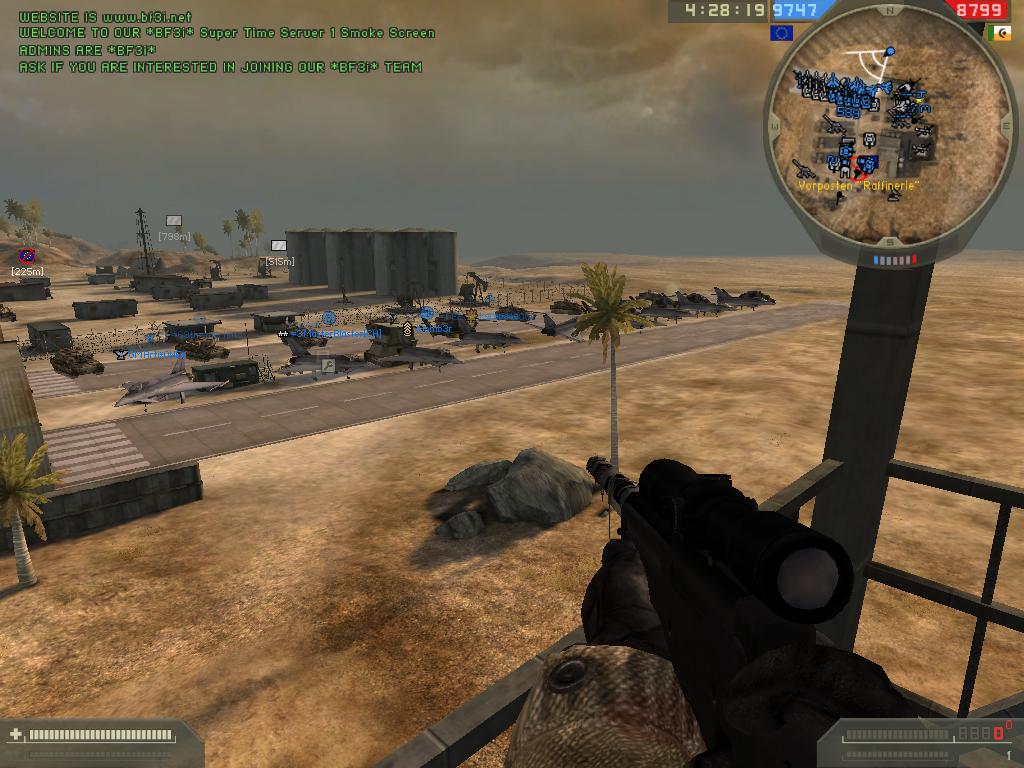Select the neutral flag marker at 798m

174,221
